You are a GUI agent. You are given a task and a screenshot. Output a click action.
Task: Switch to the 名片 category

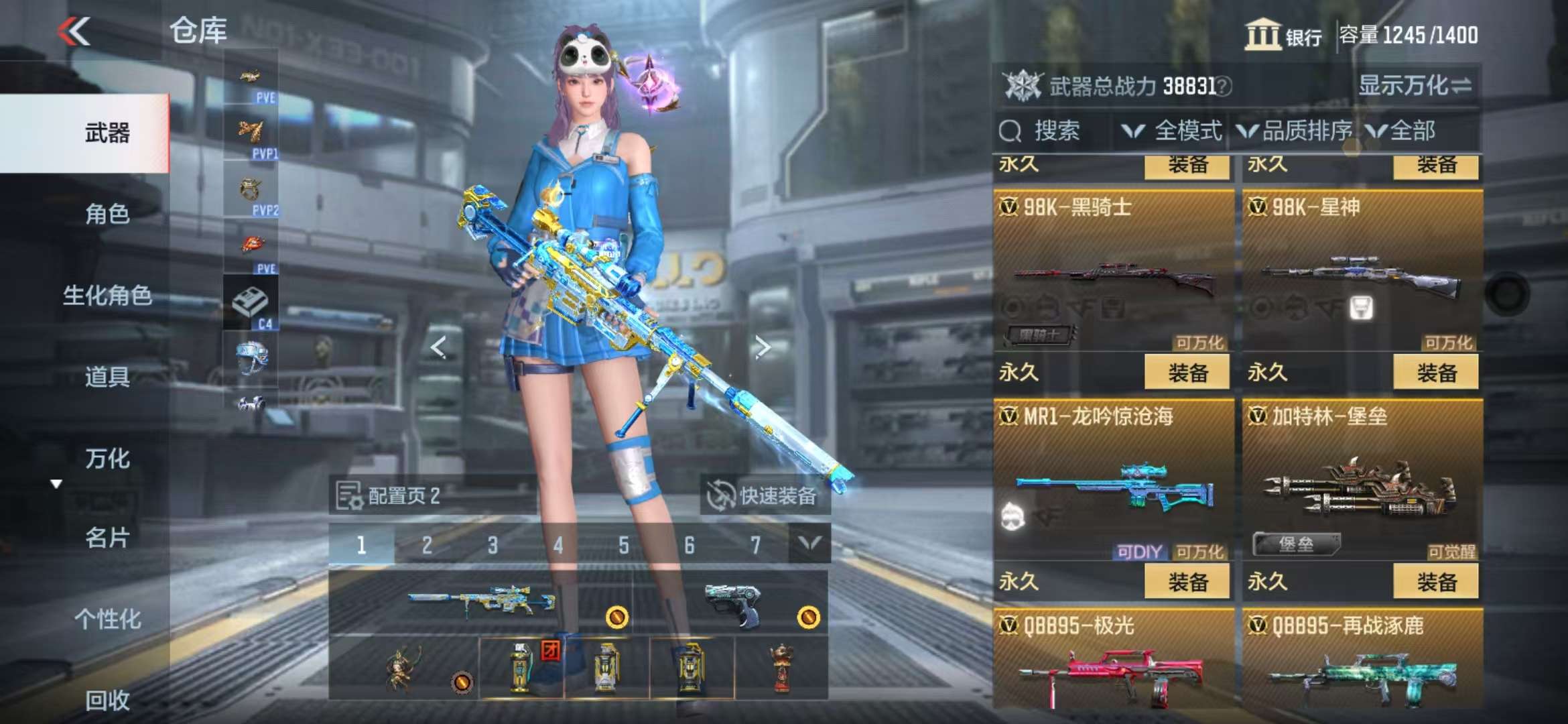tap(107, 538)
